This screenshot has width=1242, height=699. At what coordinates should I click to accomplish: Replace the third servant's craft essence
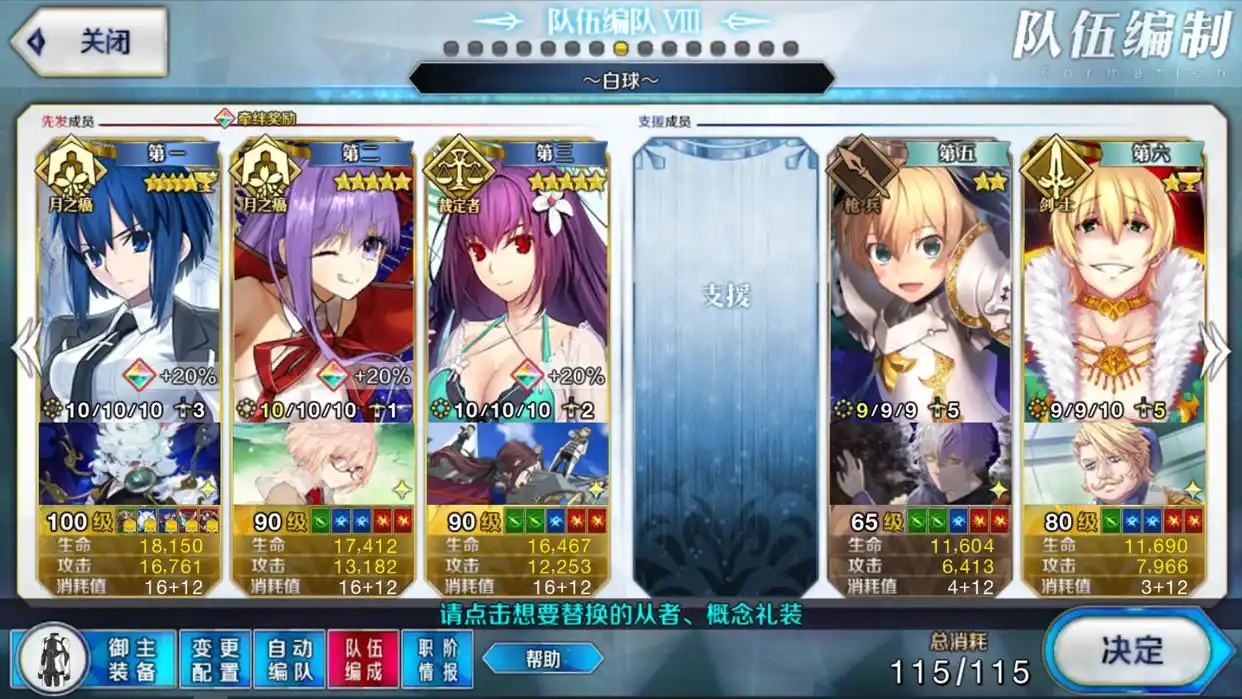click(517, 464)
